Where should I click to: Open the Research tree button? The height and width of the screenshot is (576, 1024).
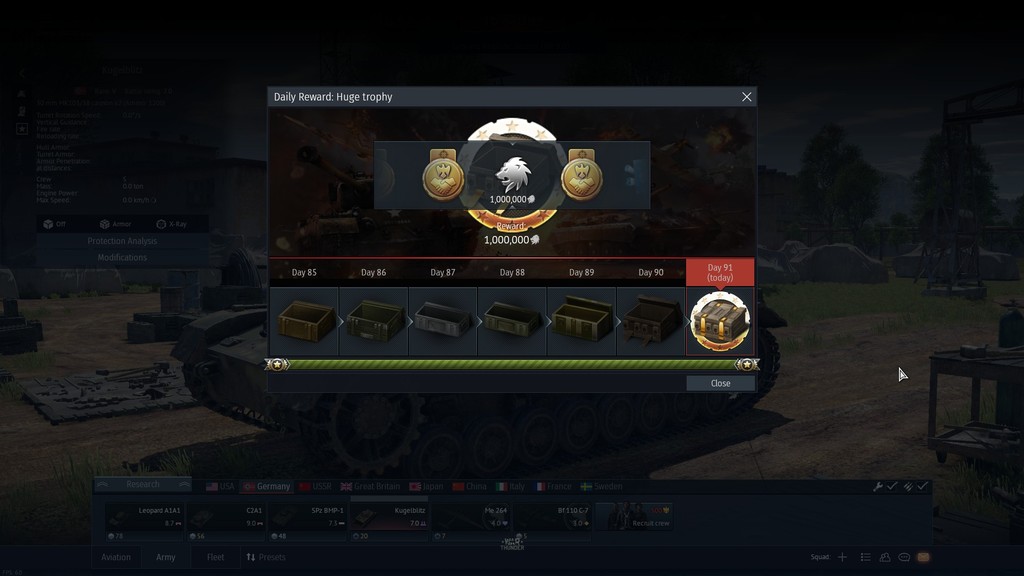coord(143,485)
